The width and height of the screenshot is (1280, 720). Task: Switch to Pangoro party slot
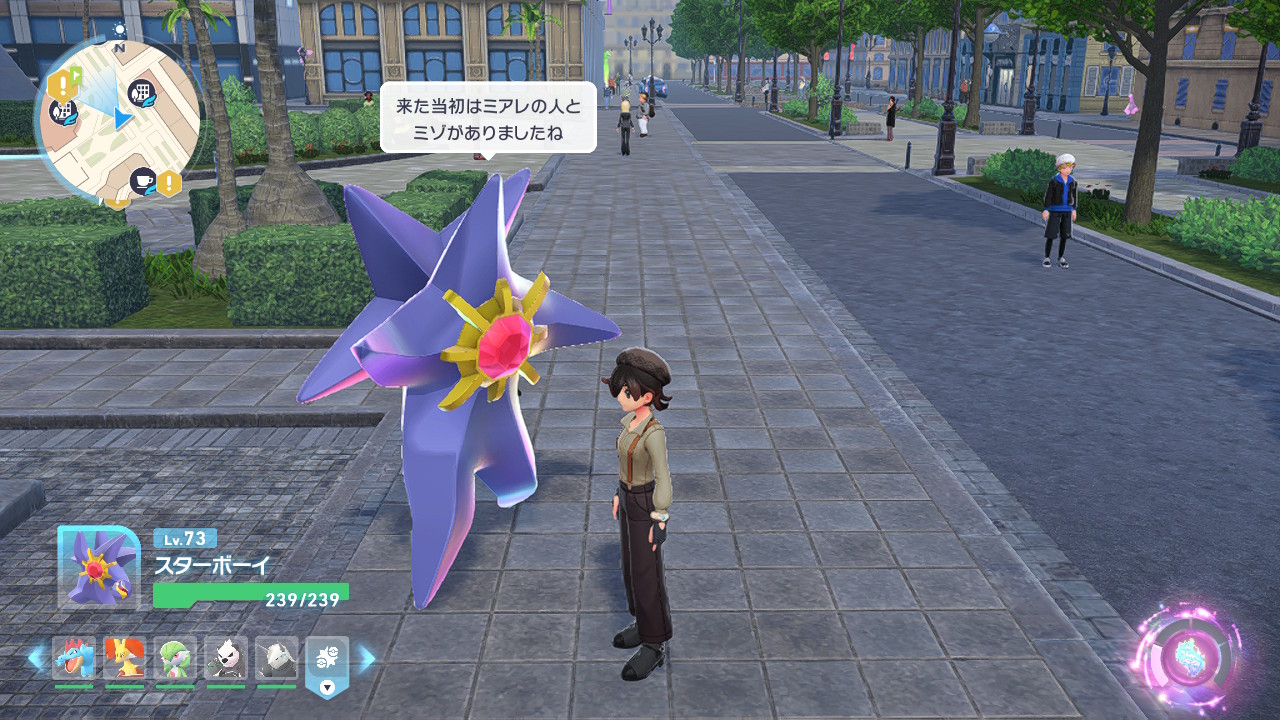tap(226, 658)
